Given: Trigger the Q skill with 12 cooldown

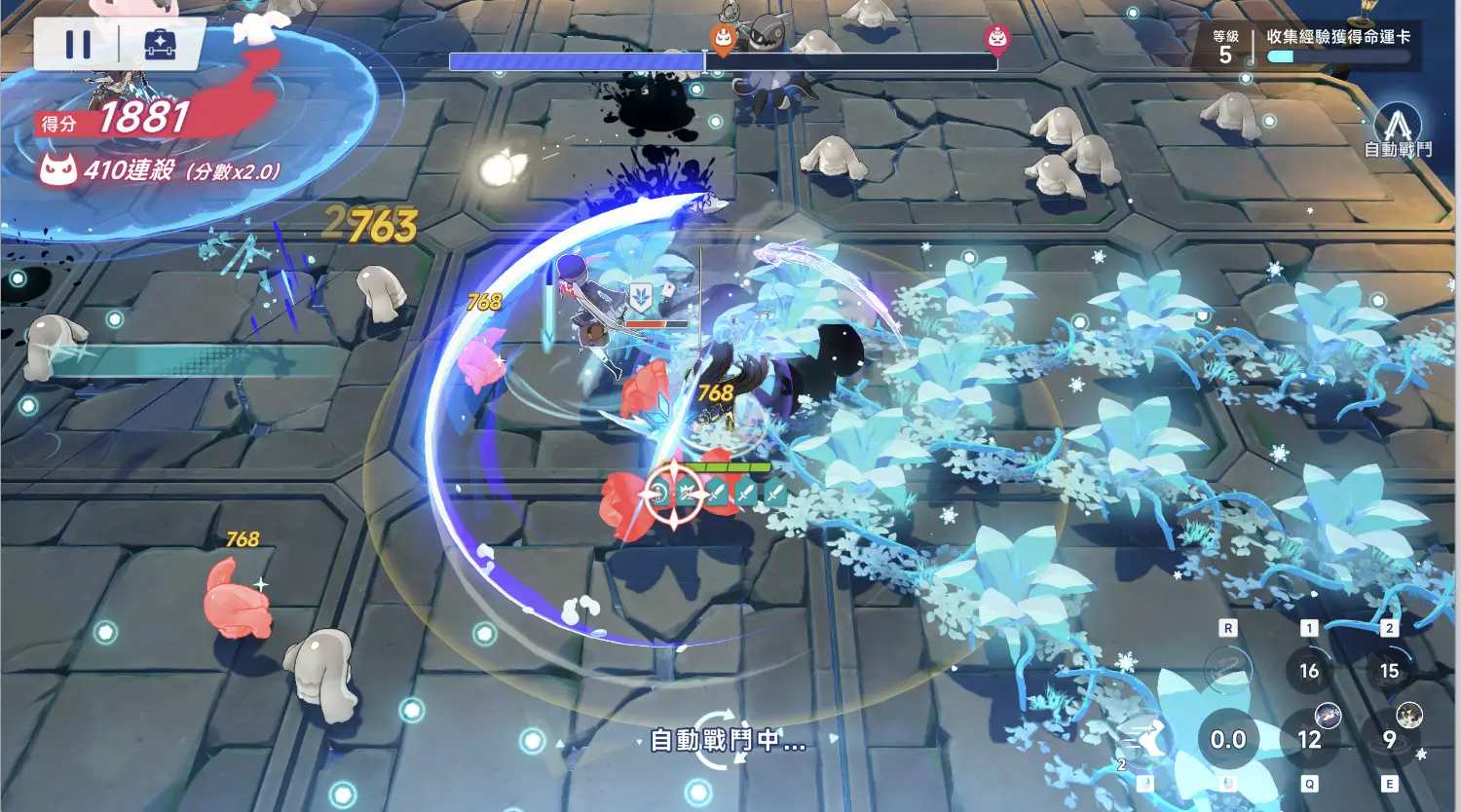Looking at the screenshot, I should pyautogui.click(x=1309, y=740).
